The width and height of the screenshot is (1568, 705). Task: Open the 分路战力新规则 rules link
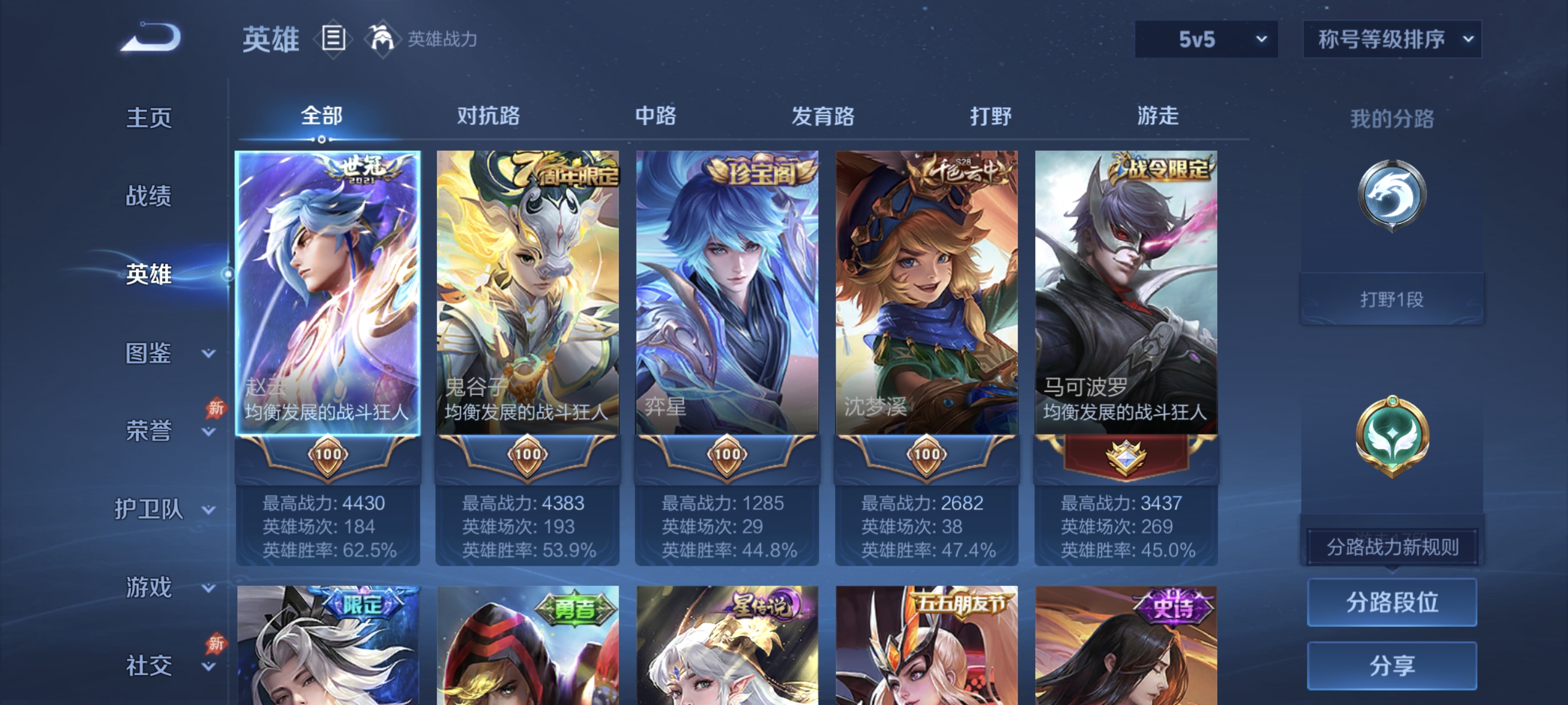tap(1392, 546)
